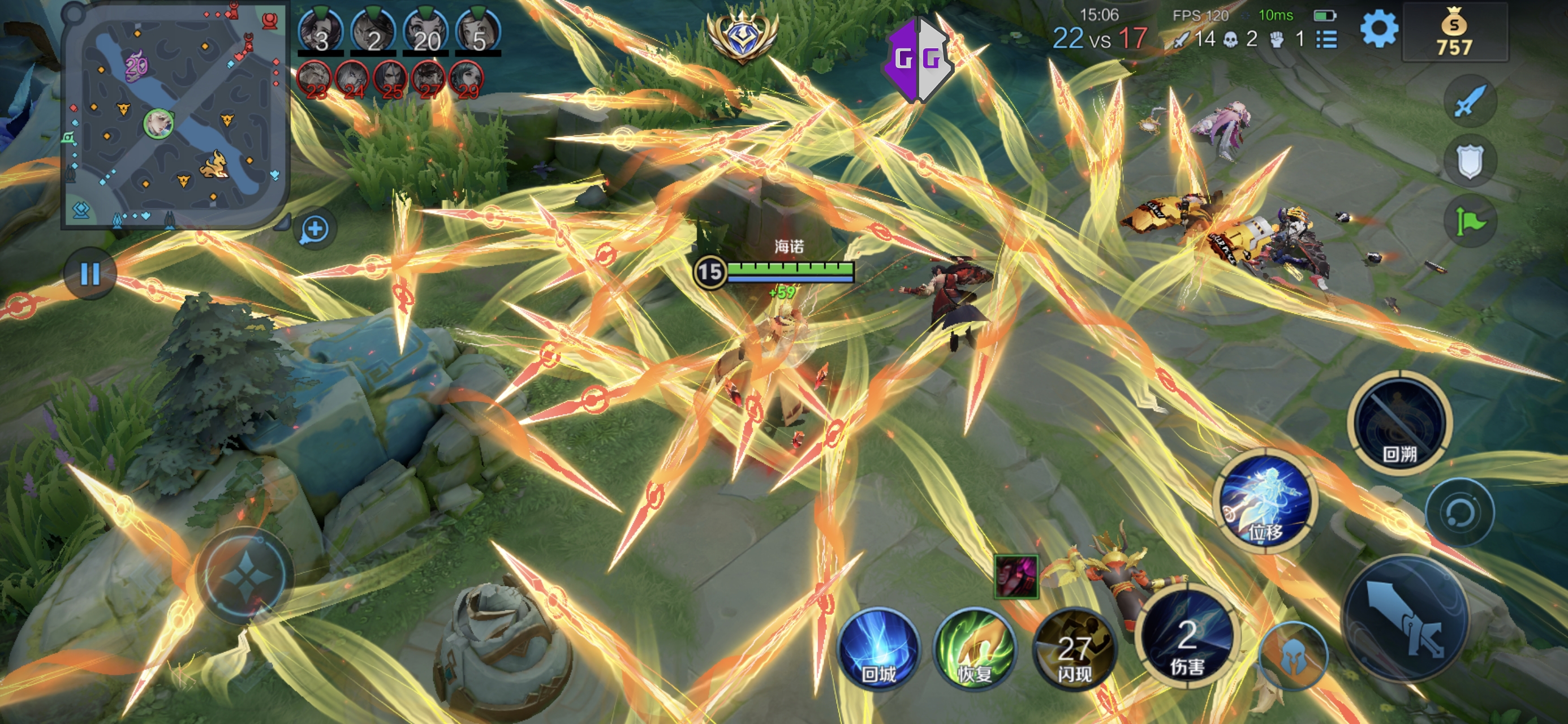Screen dimensions: 1568x724
Task: Open the quick chat plus bubble
Action: tap(315, 230)
